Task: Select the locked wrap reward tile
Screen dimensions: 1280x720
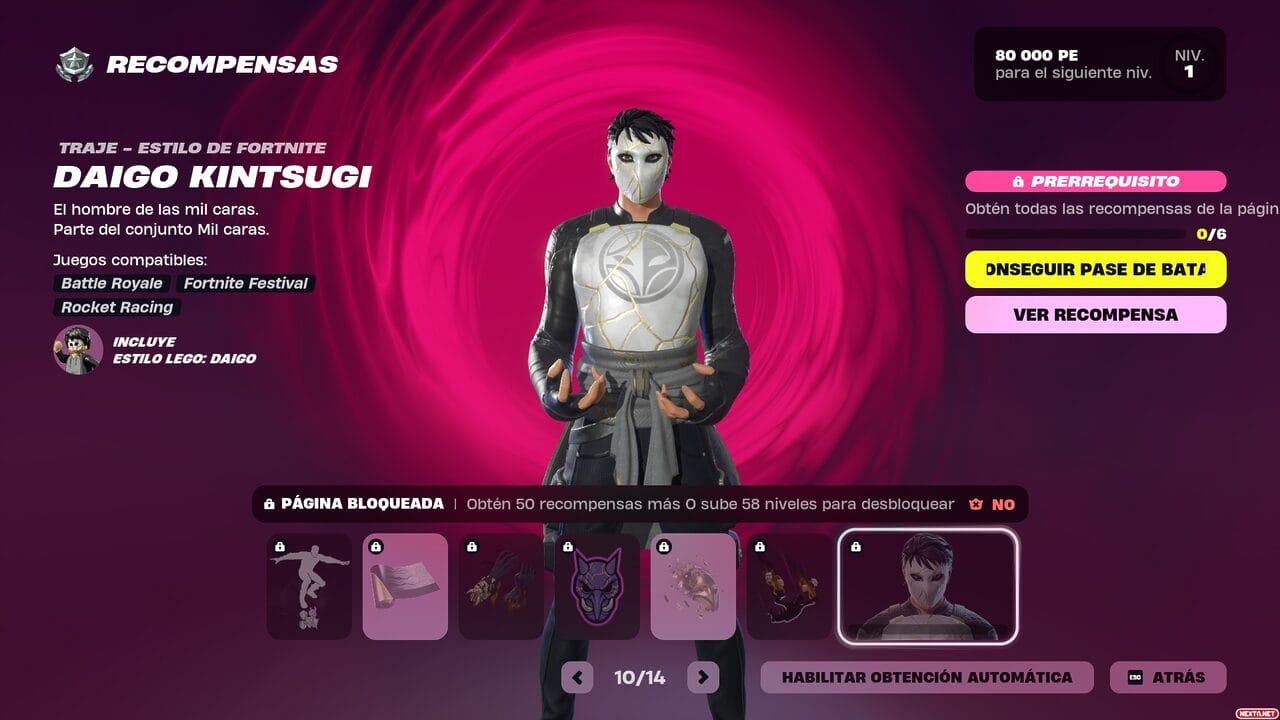Action: [405, 586]
